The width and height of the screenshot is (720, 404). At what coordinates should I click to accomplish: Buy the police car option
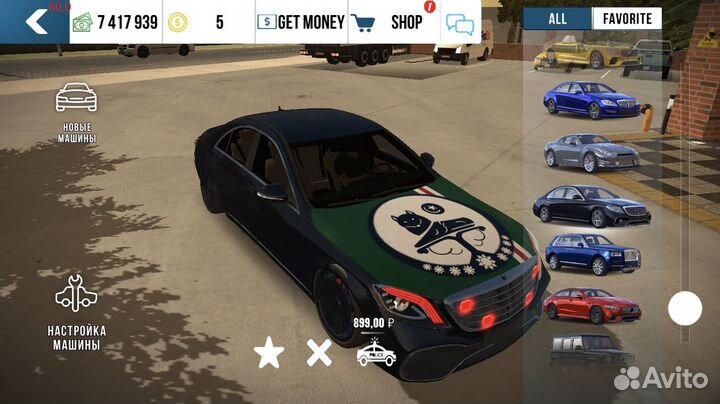coord(376,352)
